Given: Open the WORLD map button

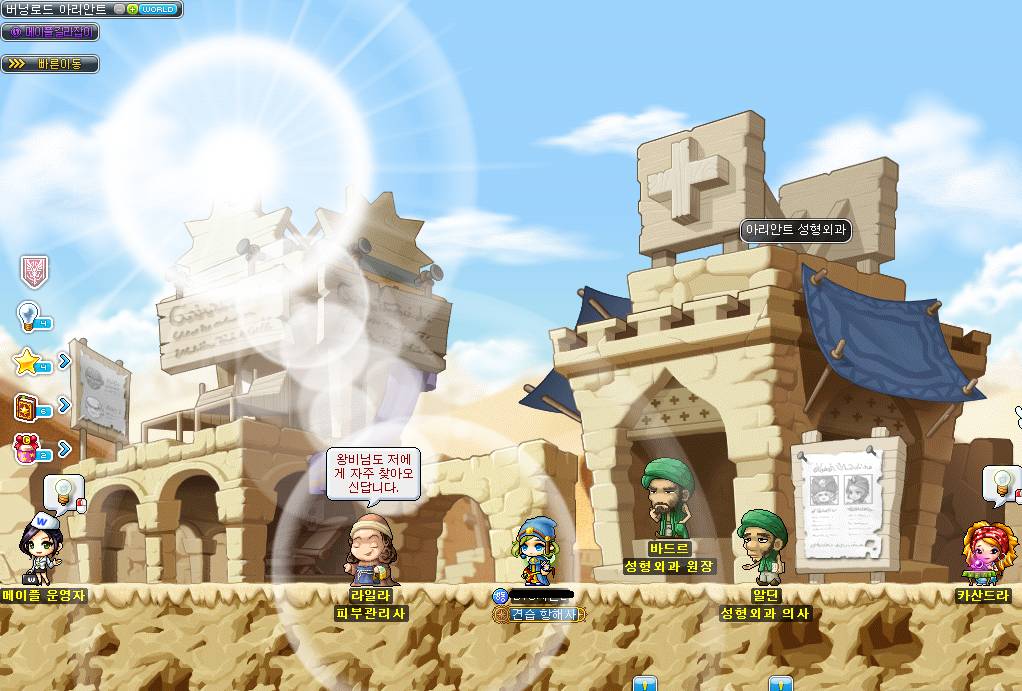Looking at the screenshot, I should click(x=159, y=9).
